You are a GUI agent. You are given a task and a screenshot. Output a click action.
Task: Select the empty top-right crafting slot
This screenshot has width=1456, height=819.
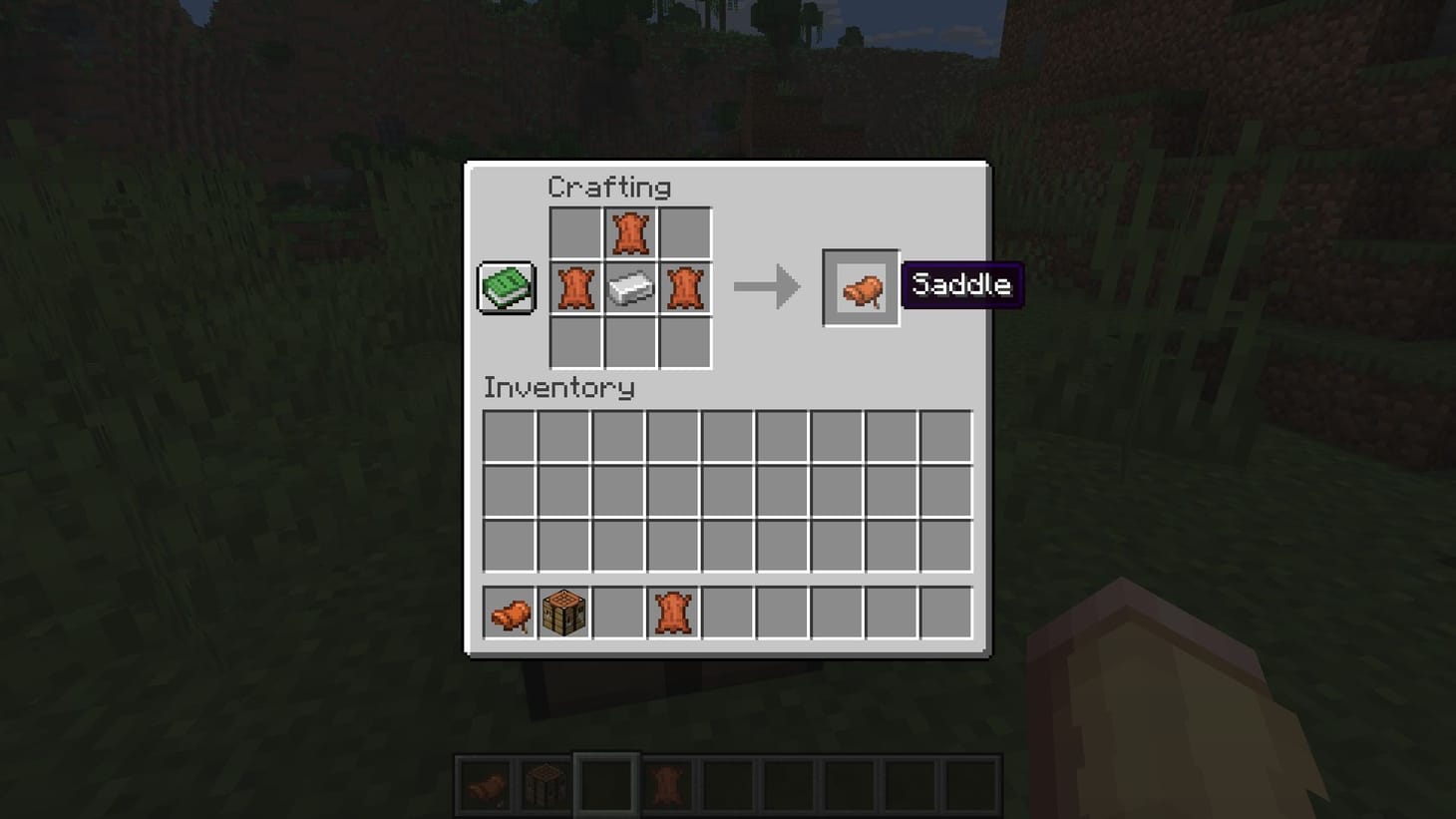[x=685, y=233]
